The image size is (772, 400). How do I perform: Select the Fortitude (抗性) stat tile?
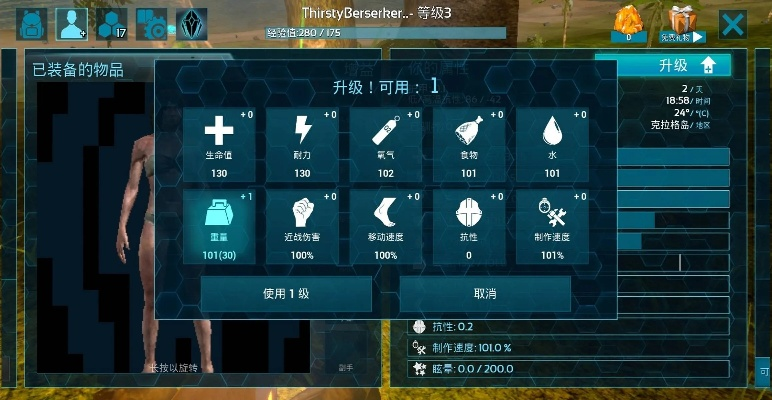point(469,227)
